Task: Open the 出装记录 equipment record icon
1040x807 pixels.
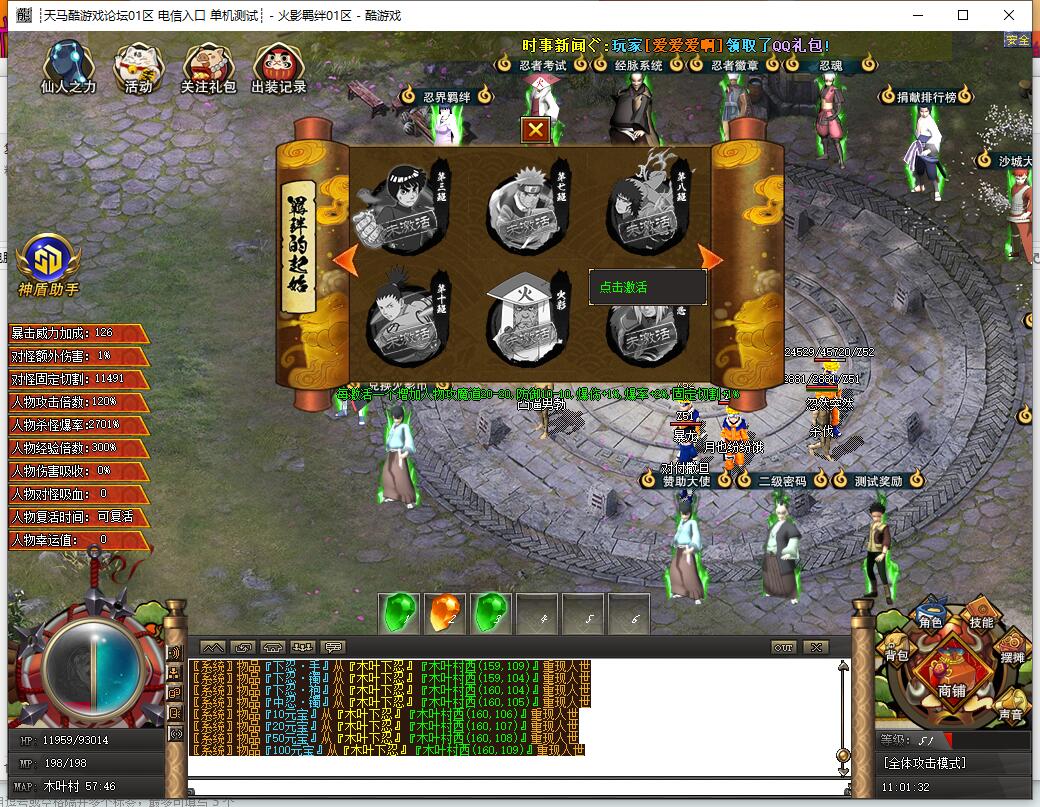Action: tap(279, 67)
